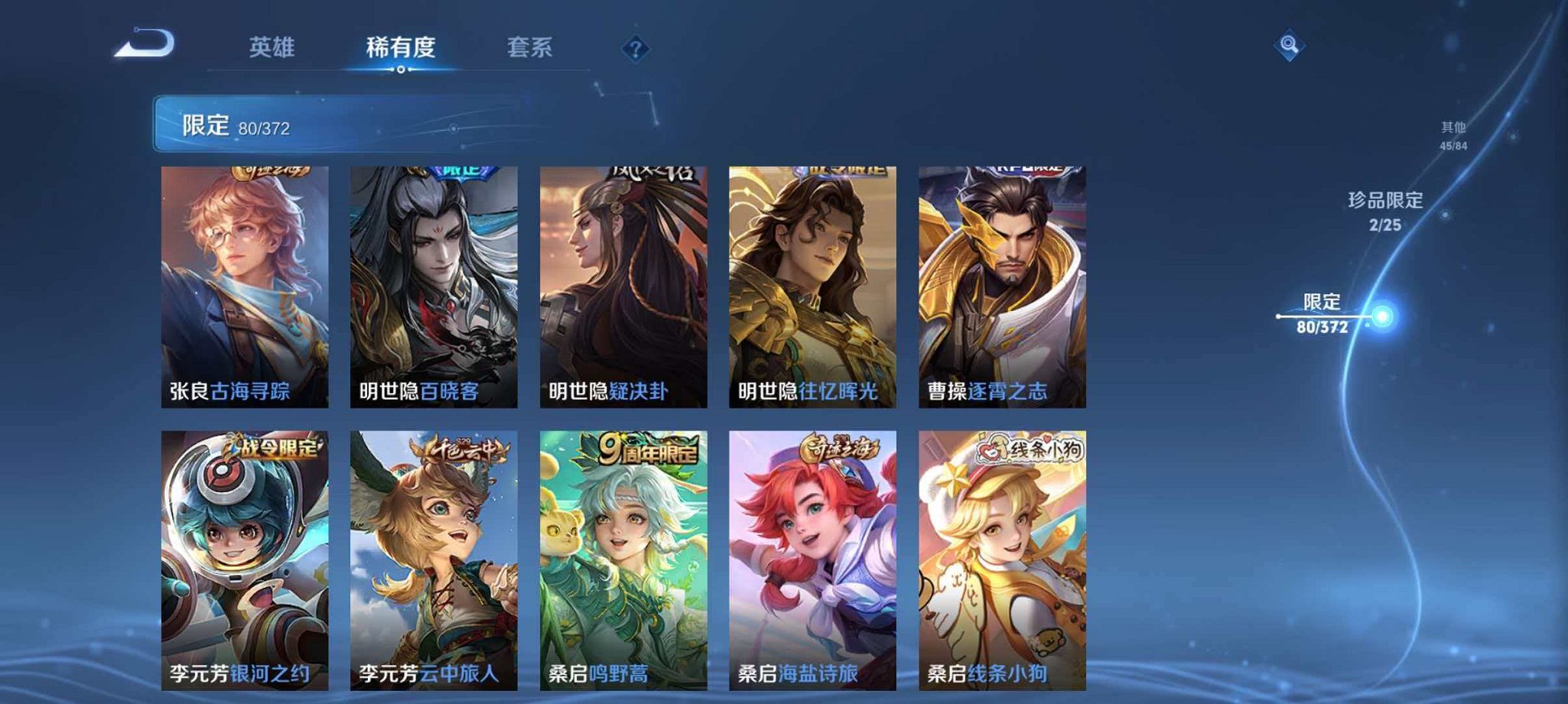Select the 稀有度 tab

399,47
